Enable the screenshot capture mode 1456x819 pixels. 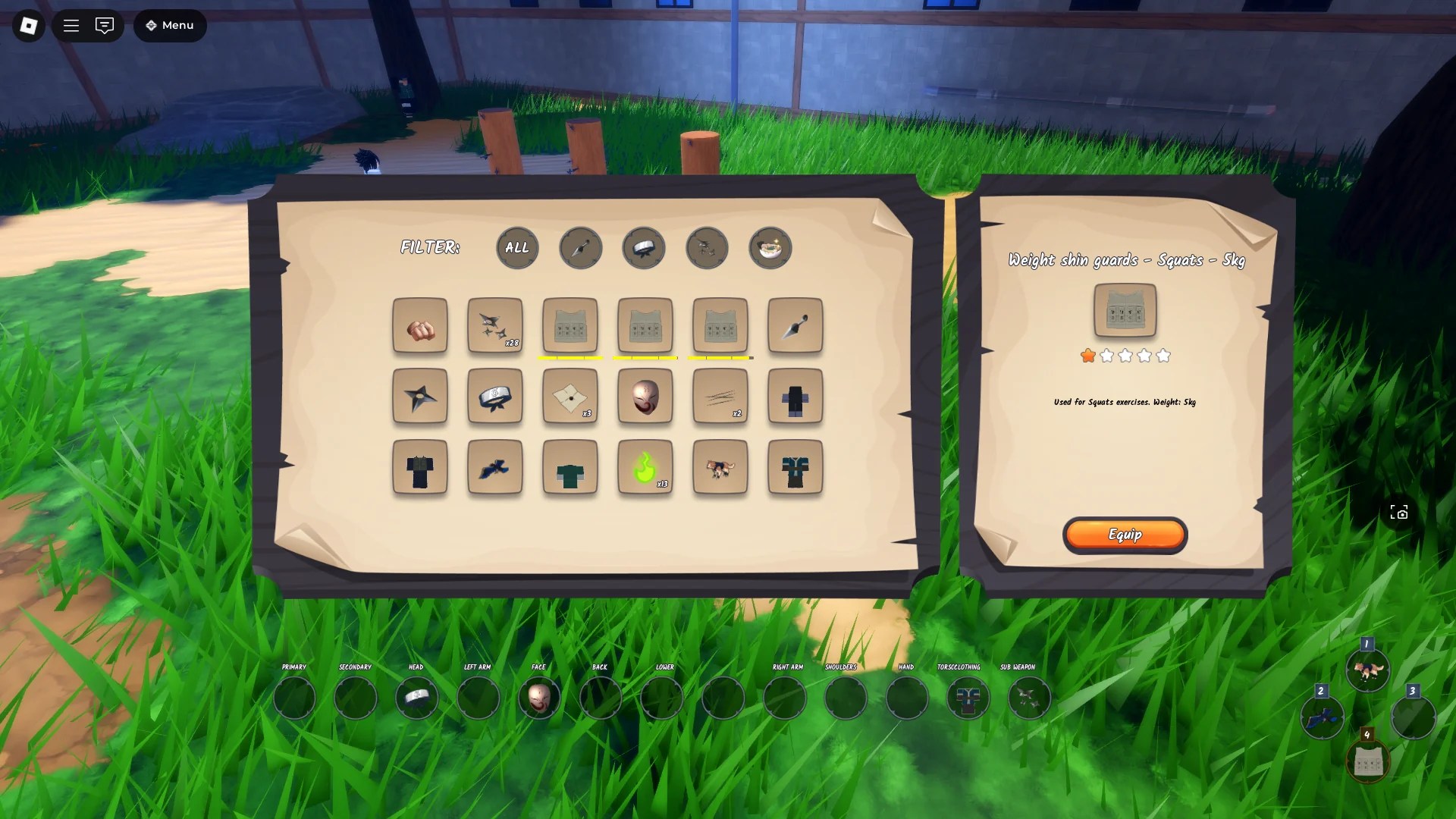pos(1399,513)
